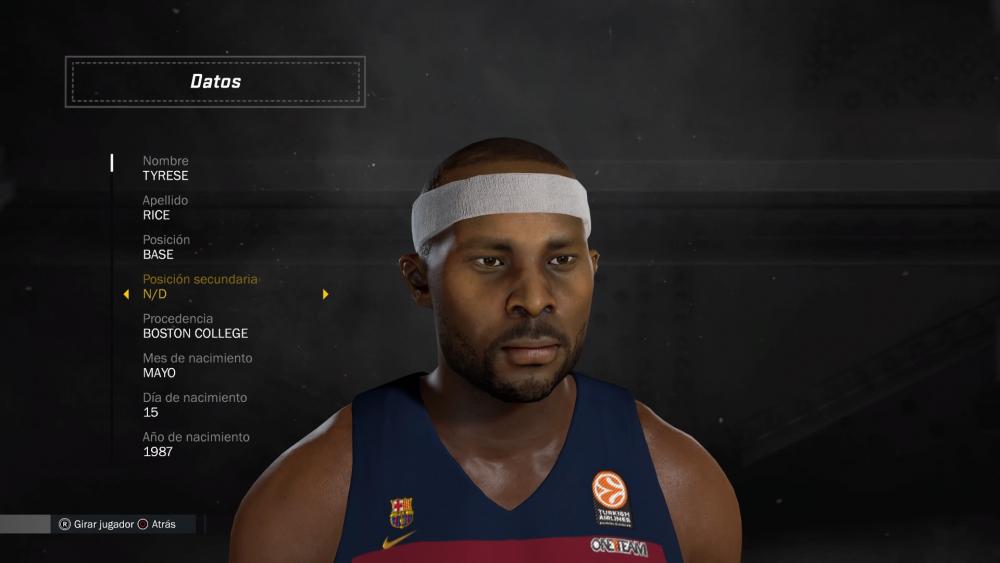
Task: Select the highlighted Posición secundaria row
Action: pos(200,287)
